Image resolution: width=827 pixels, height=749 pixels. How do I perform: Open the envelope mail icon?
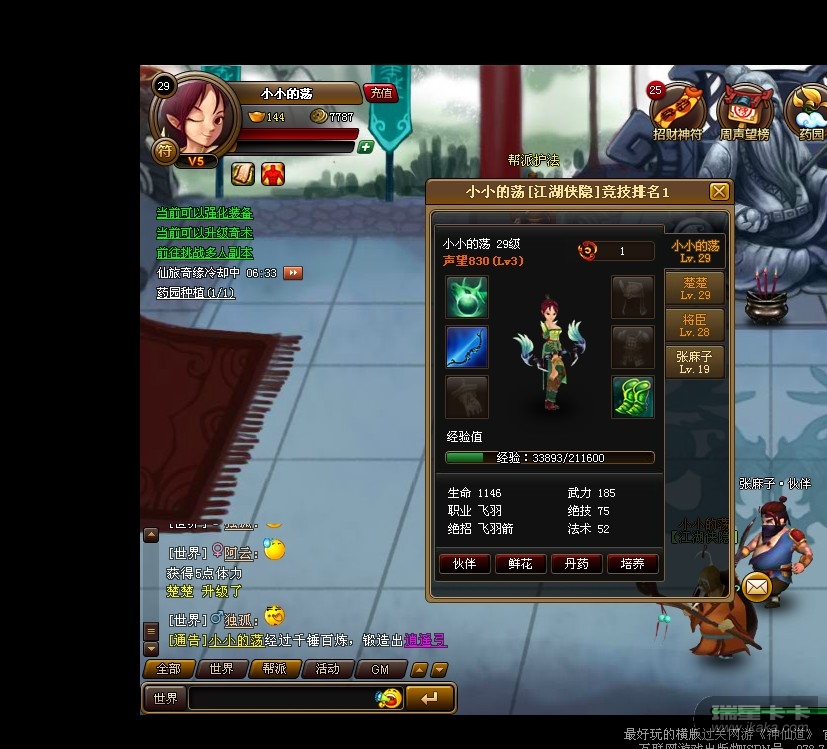pos(757,588)
